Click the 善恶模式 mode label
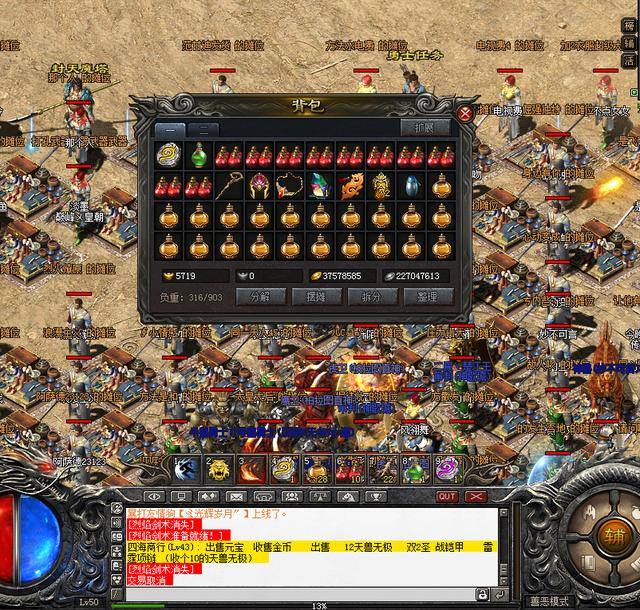The width and height of the screenshot is (640, 610). click(551, 603)
